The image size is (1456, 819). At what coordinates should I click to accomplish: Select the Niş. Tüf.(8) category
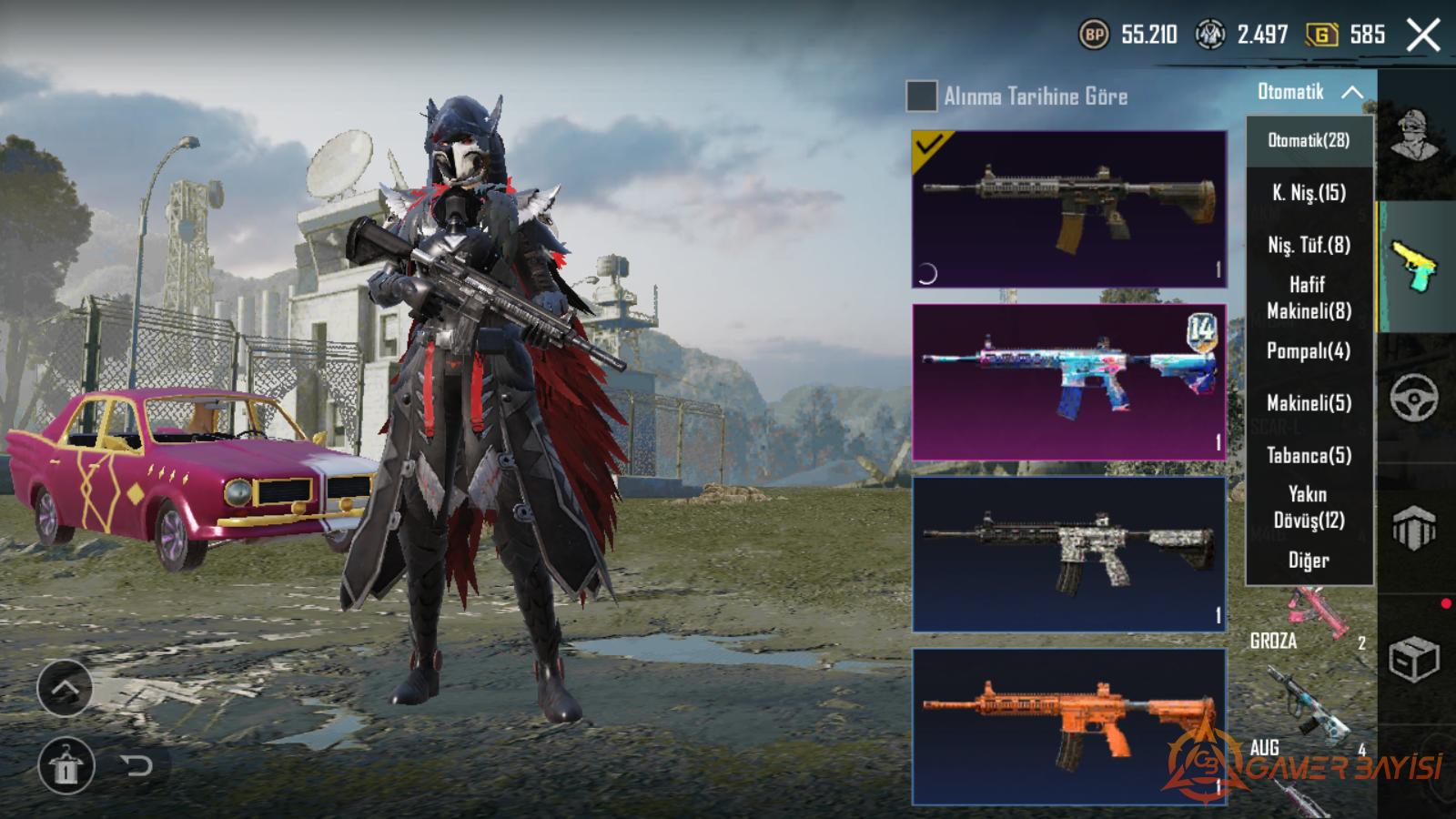tap(1309, 245)
